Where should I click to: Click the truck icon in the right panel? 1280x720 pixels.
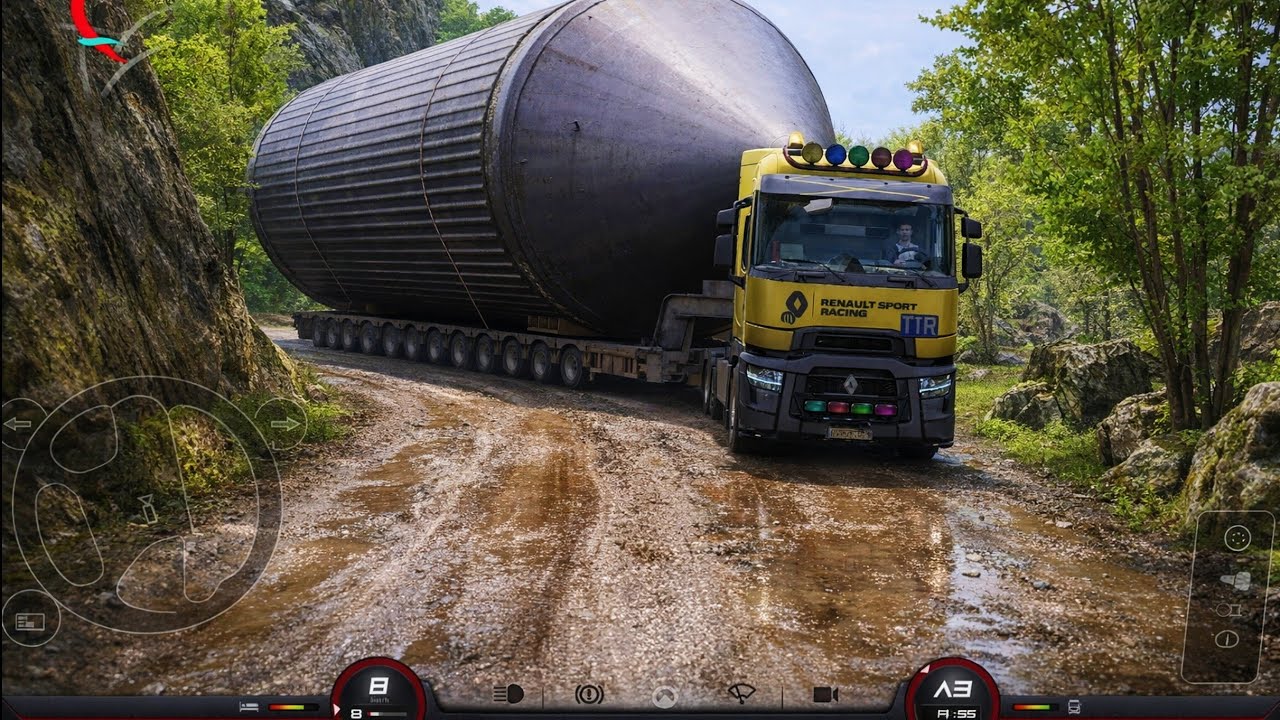[x=1236, y=581]
